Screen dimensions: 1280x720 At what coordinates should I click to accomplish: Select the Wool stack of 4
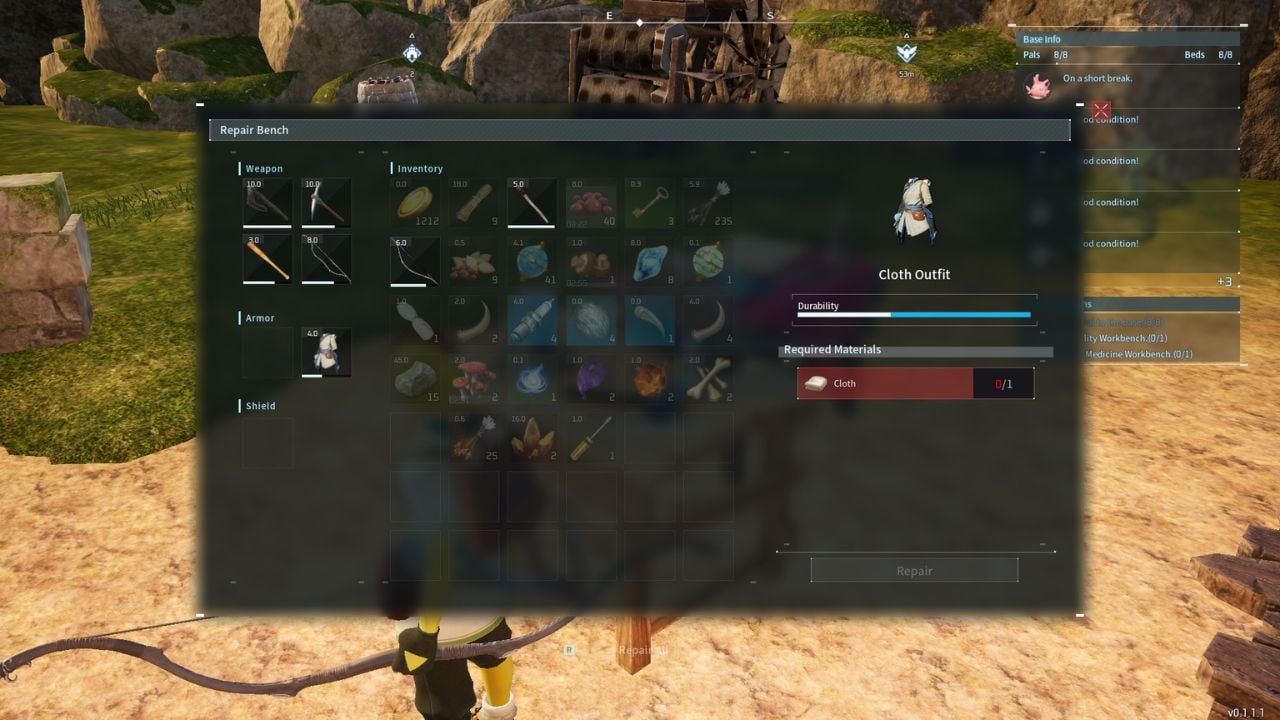tap(591, 320)
